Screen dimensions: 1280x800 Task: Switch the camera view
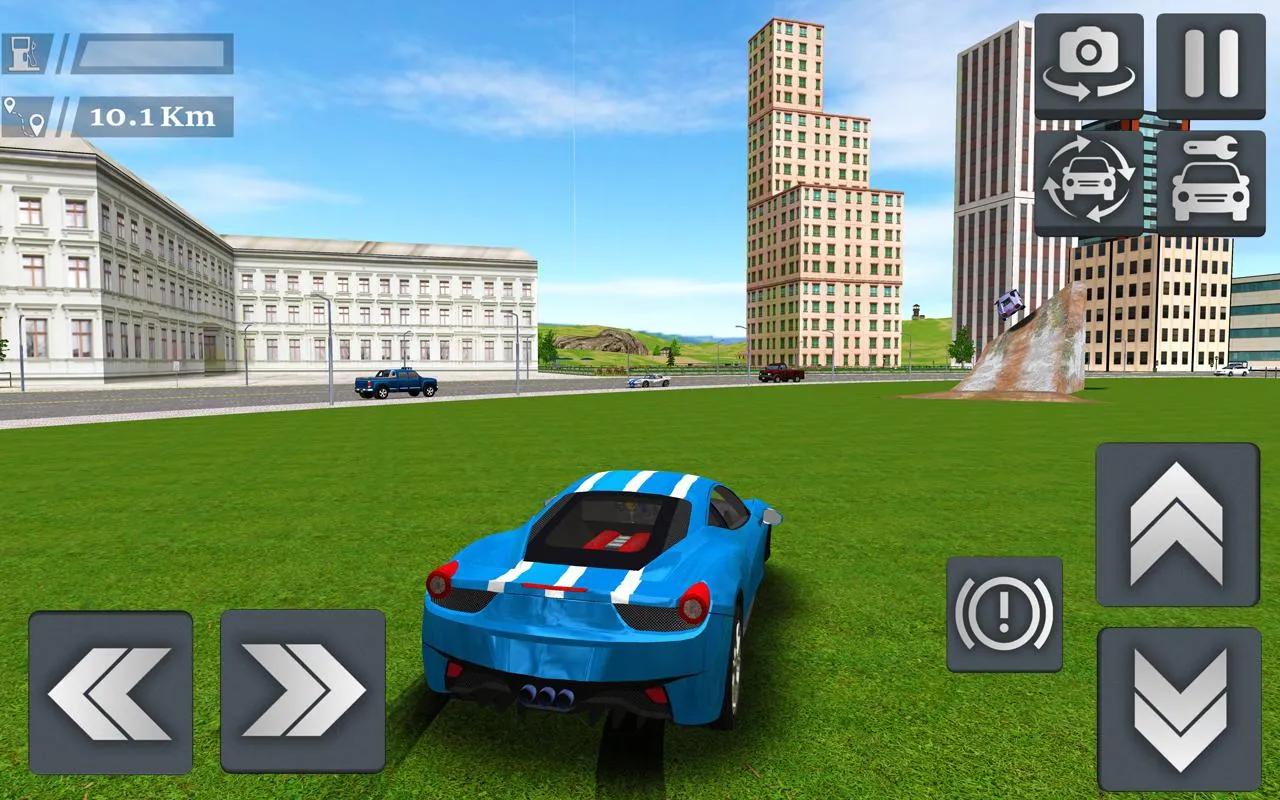tap(1089, 66)
